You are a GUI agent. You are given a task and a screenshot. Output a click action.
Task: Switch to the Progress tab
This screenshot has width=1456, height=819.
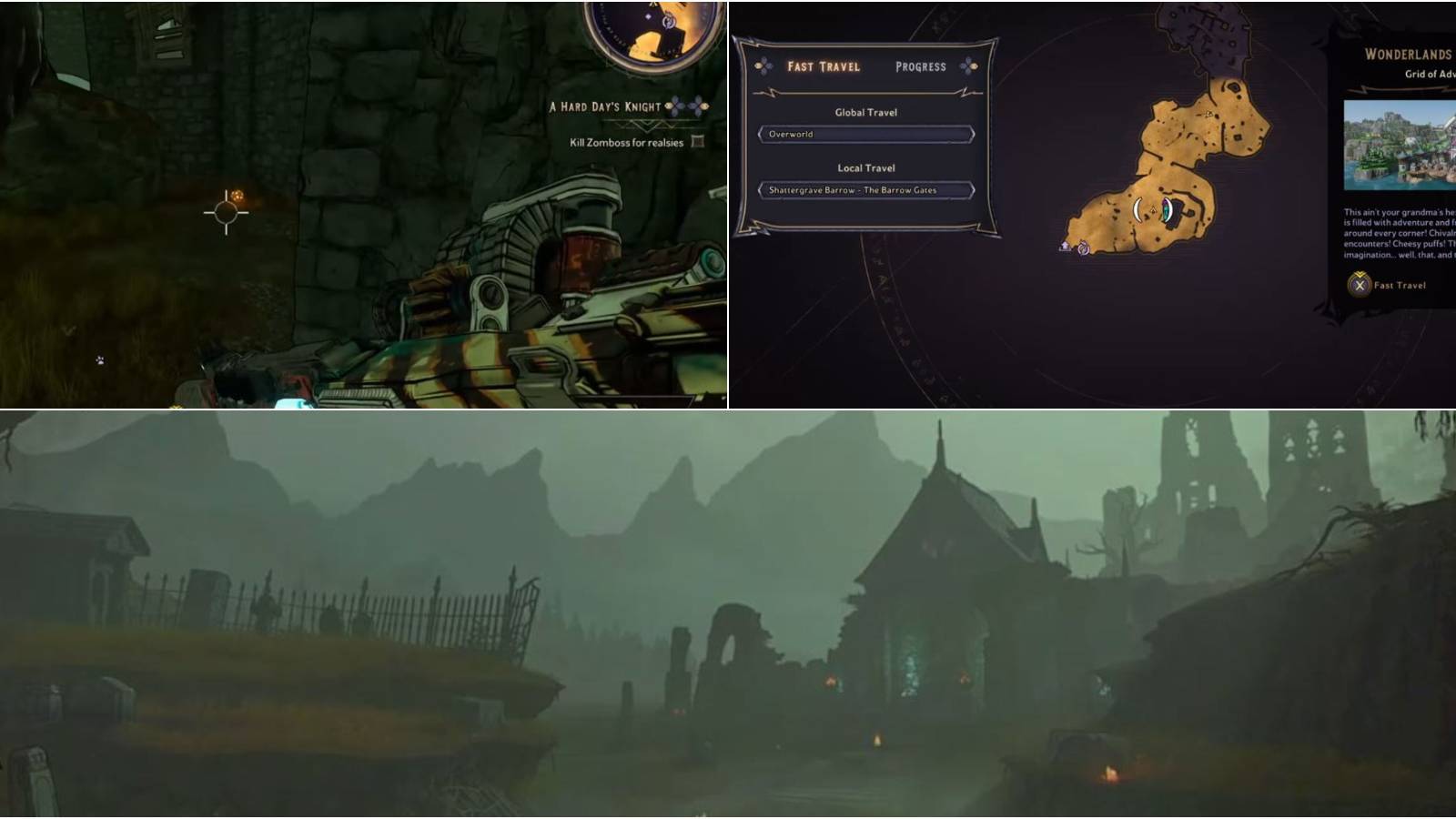(x=921, y=66)
